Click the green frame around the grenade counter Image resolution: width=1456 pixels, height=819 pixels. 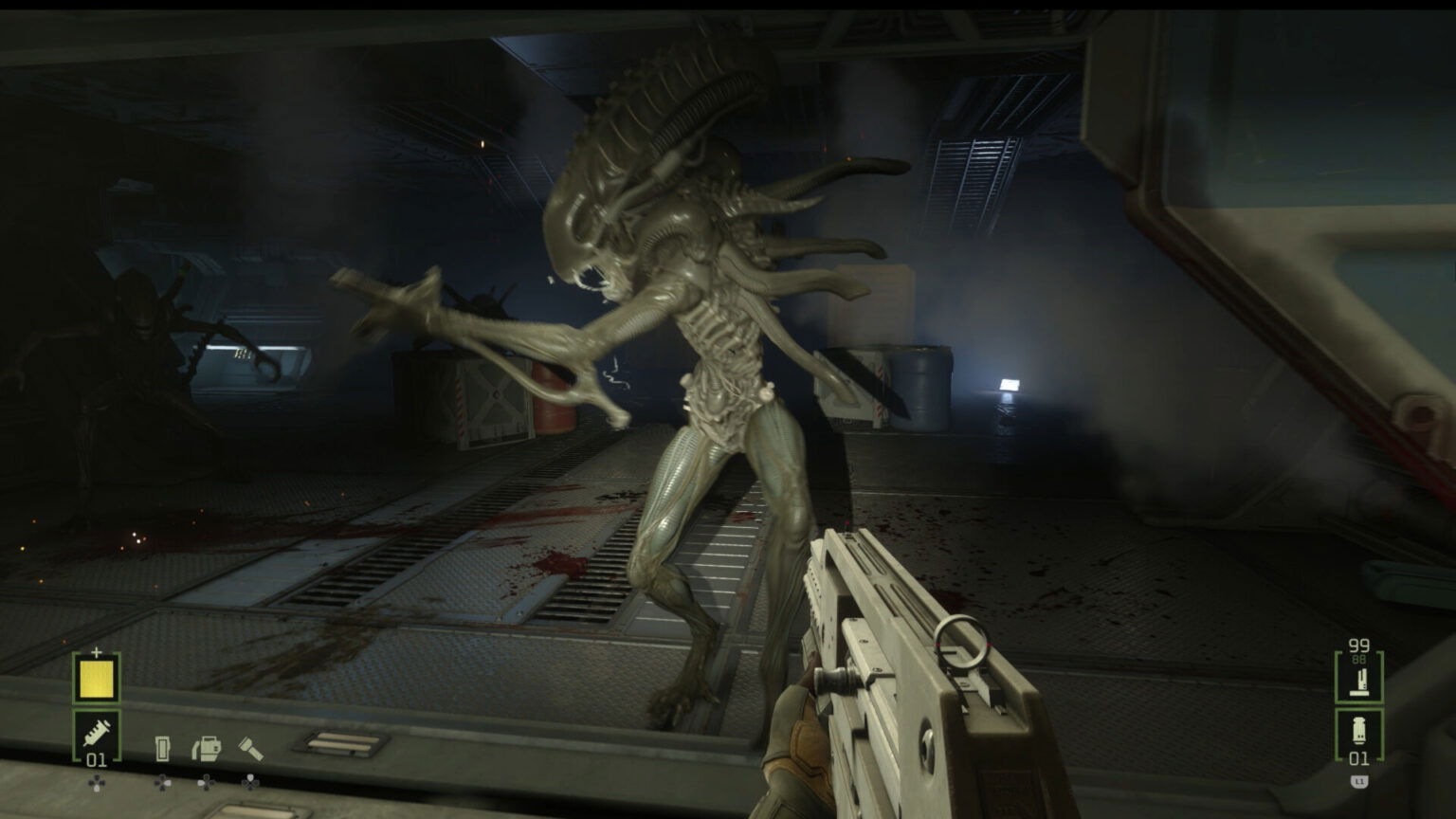coord(1338,734)
